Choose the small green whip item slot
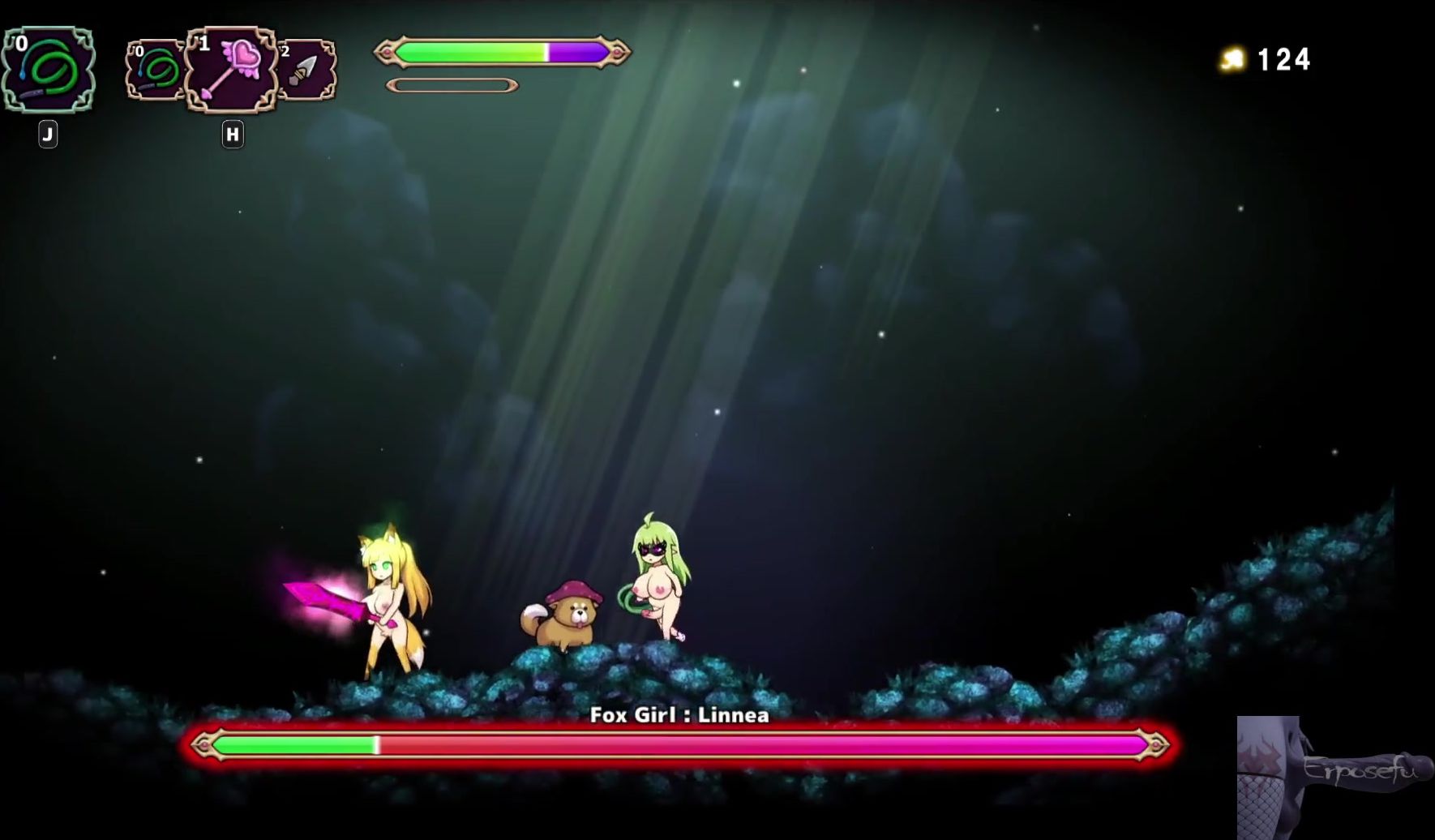1435x840 pixels. (156, 70)
